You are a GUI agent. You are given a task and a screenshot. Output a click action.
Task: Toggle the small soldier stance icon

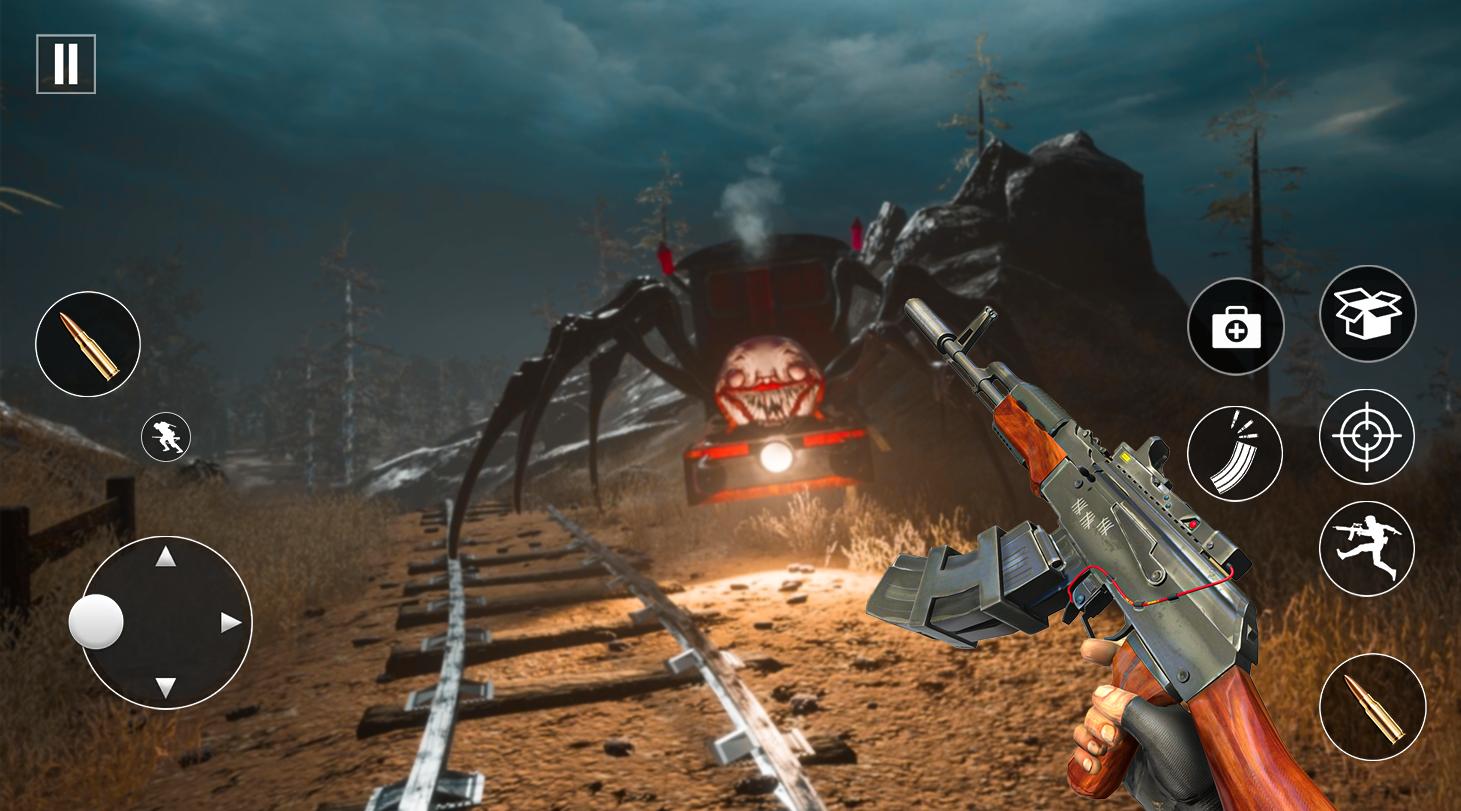click(166, 437)
